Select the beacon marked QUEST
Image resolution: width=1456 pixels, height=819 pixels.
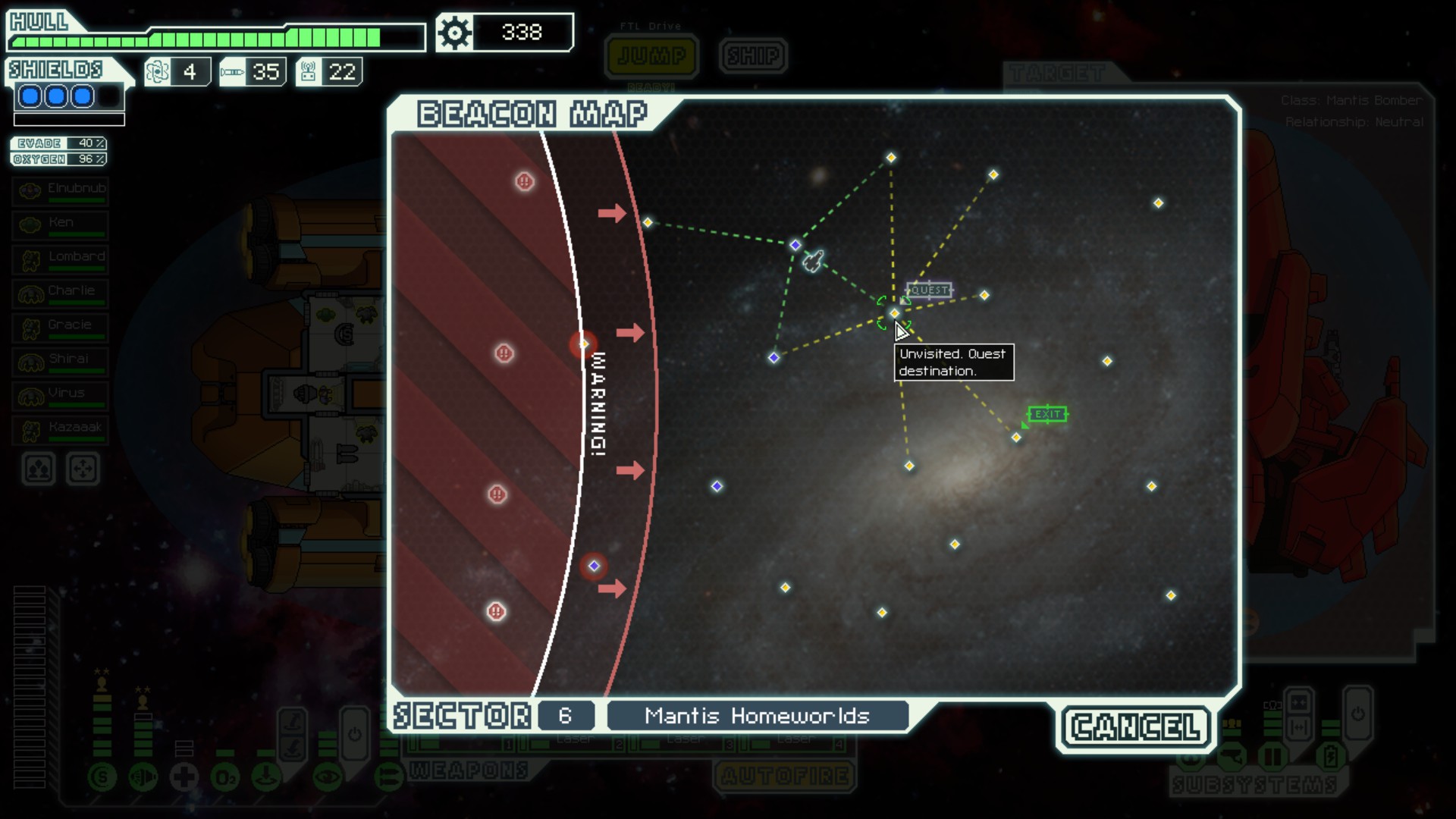click(895, 313)
